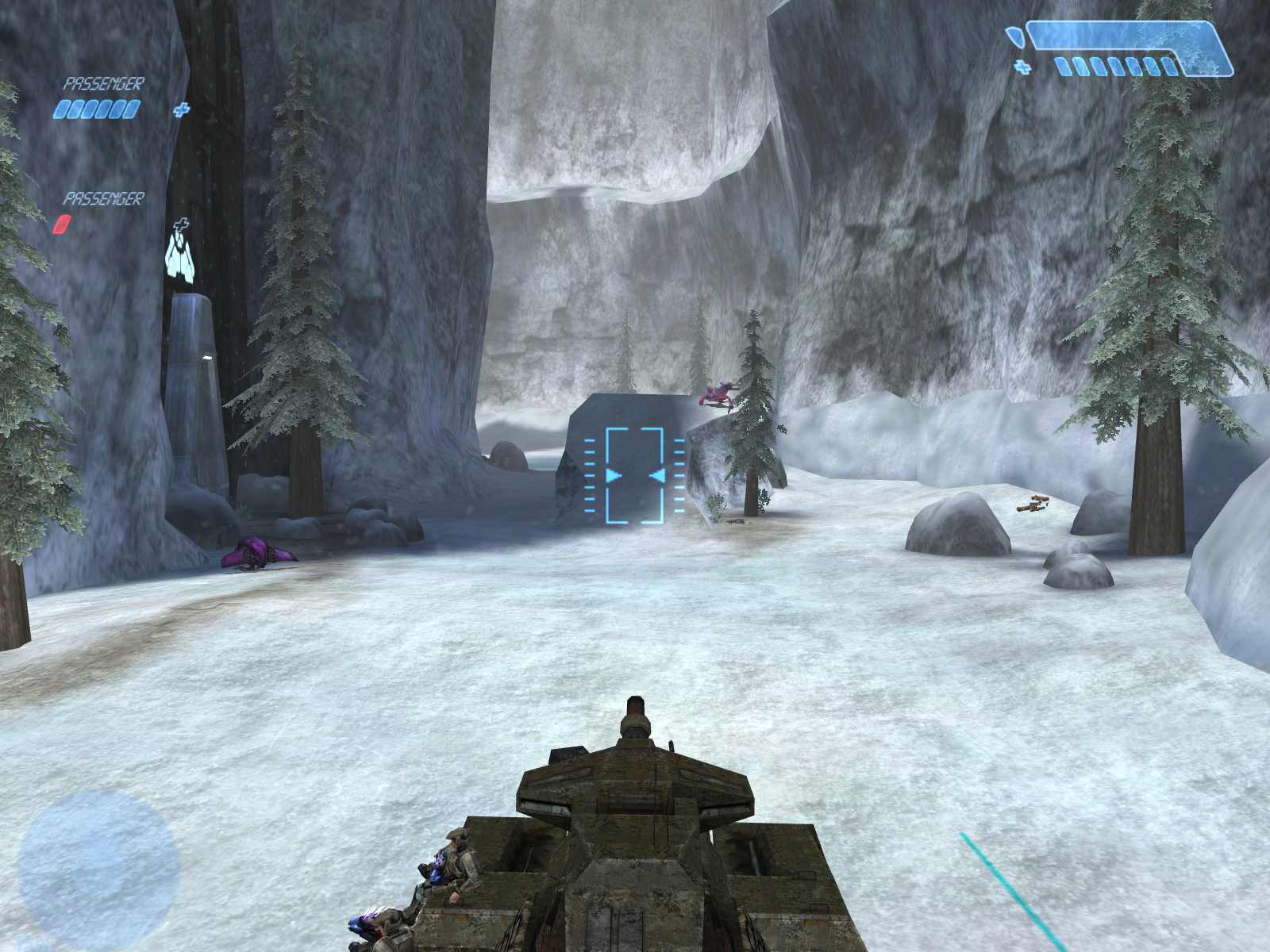Image resolution: width=1270 pixels, height=952 pixels.
Task: Click the tank targeting reticle
Action: pyautogui.click(x=634, y=475)
